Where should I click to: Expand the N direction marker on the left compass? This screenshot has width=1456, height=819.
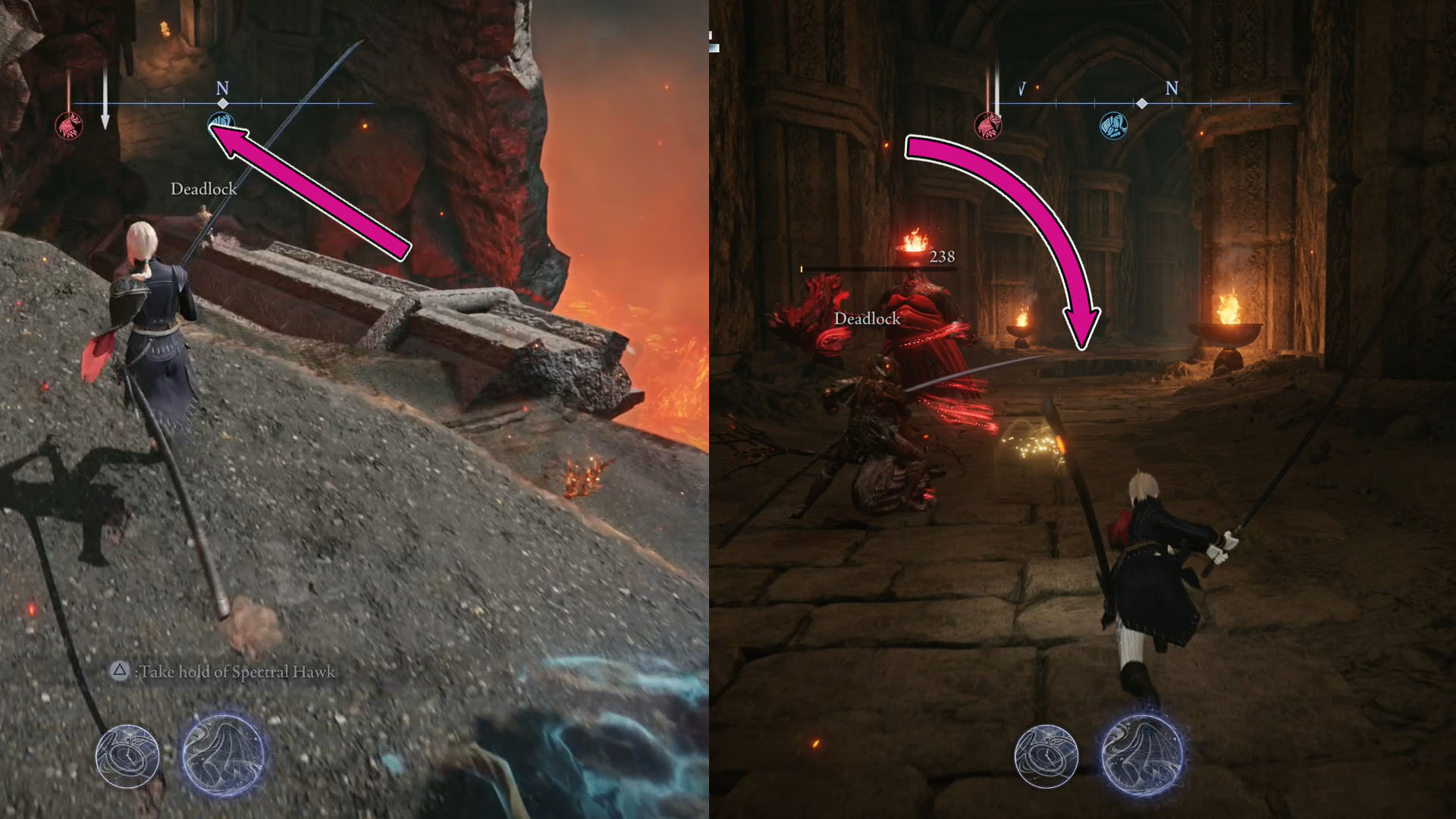click(223, 86)
